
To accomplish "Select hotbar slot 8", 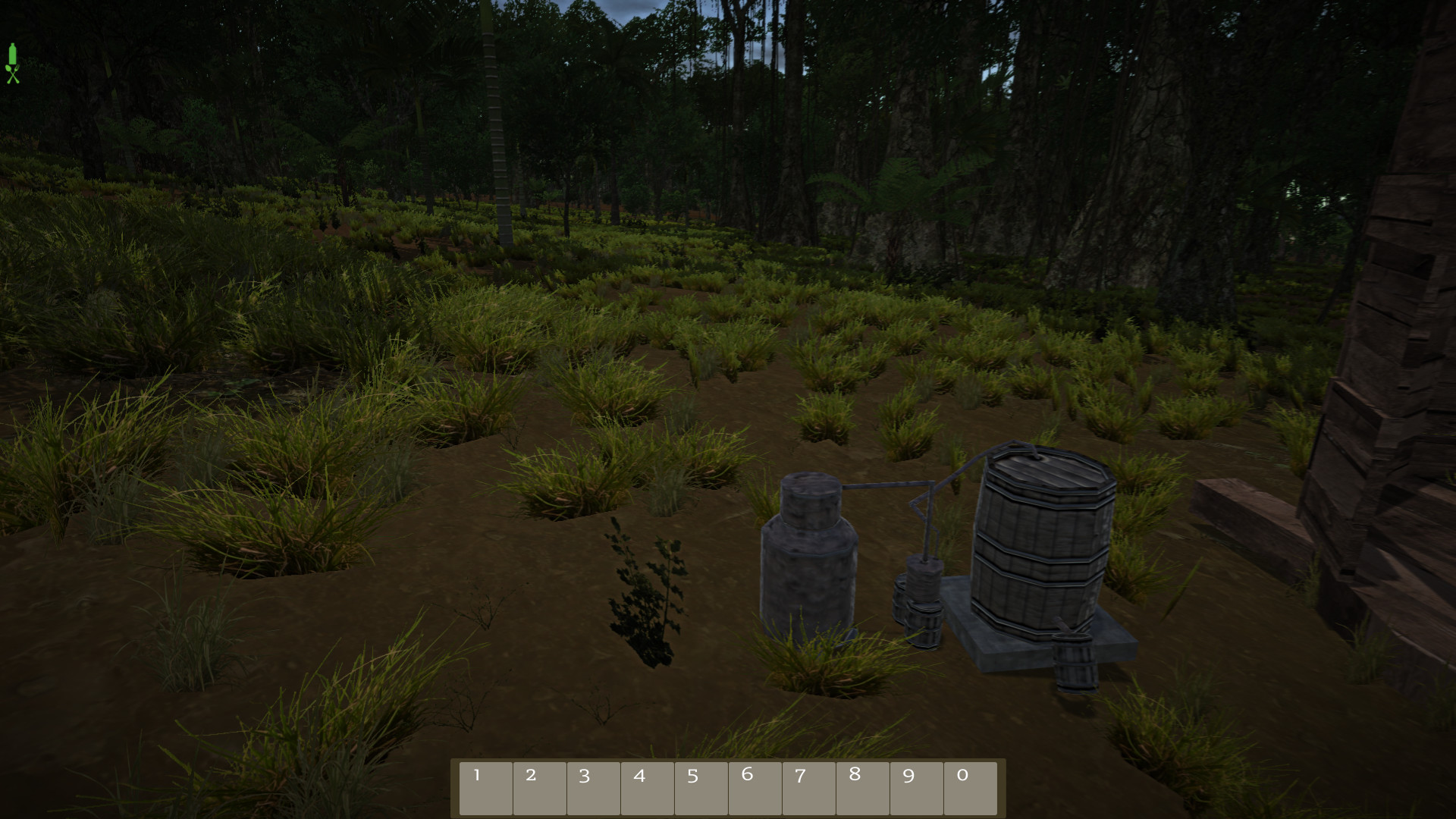I will point(863,787).
